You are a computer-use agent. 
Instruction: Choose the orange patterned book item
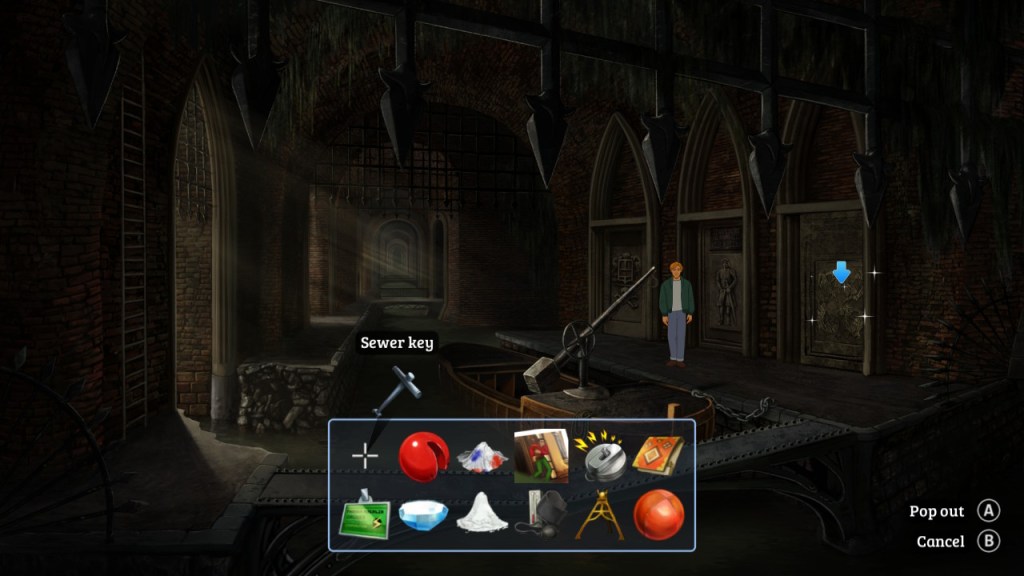[657, 456]
